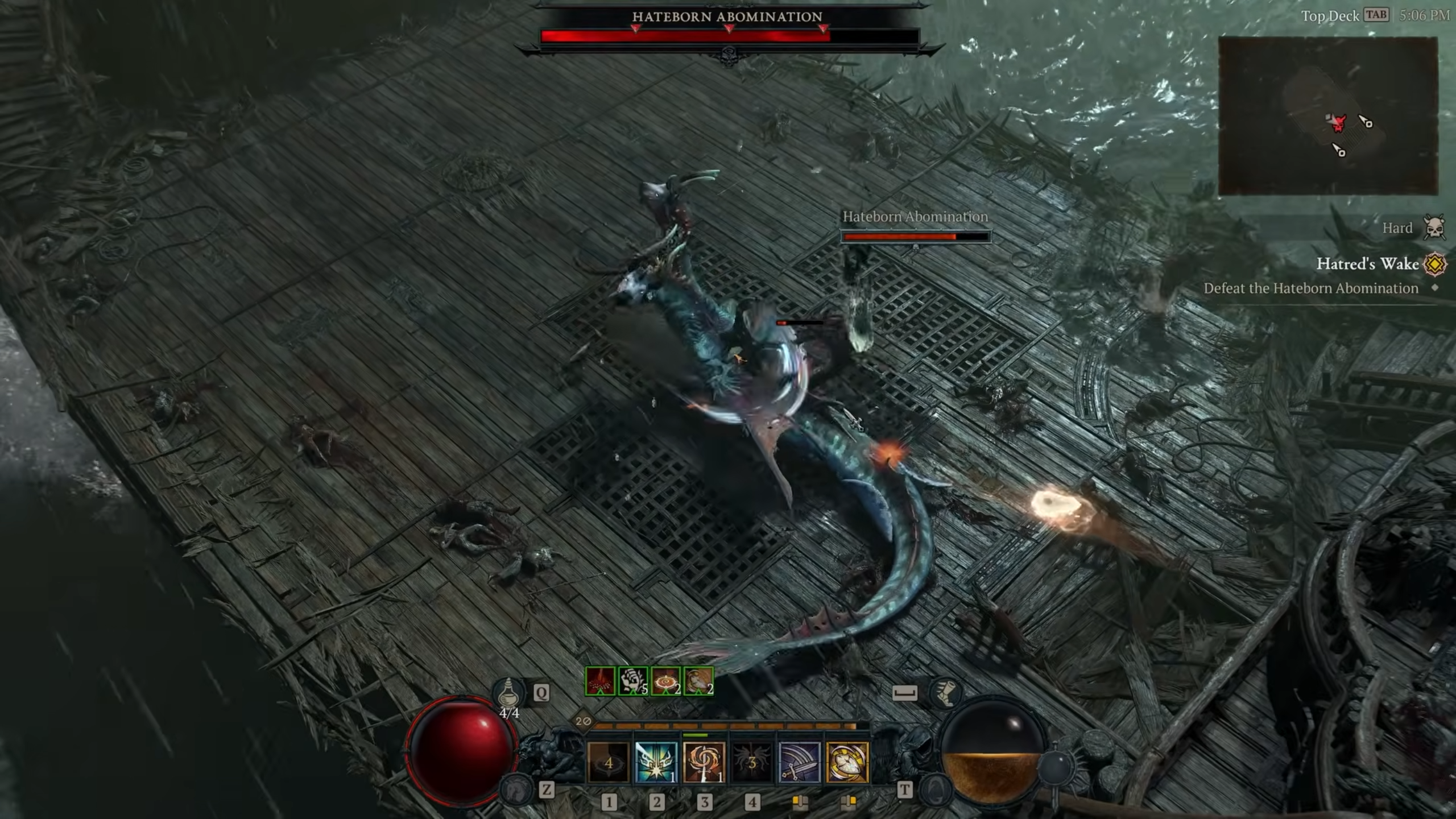Image resolution: width=1456 pixels, height=819 pixels.
Task: Select the winged skill on cooldown
Action: pos(752,762)
